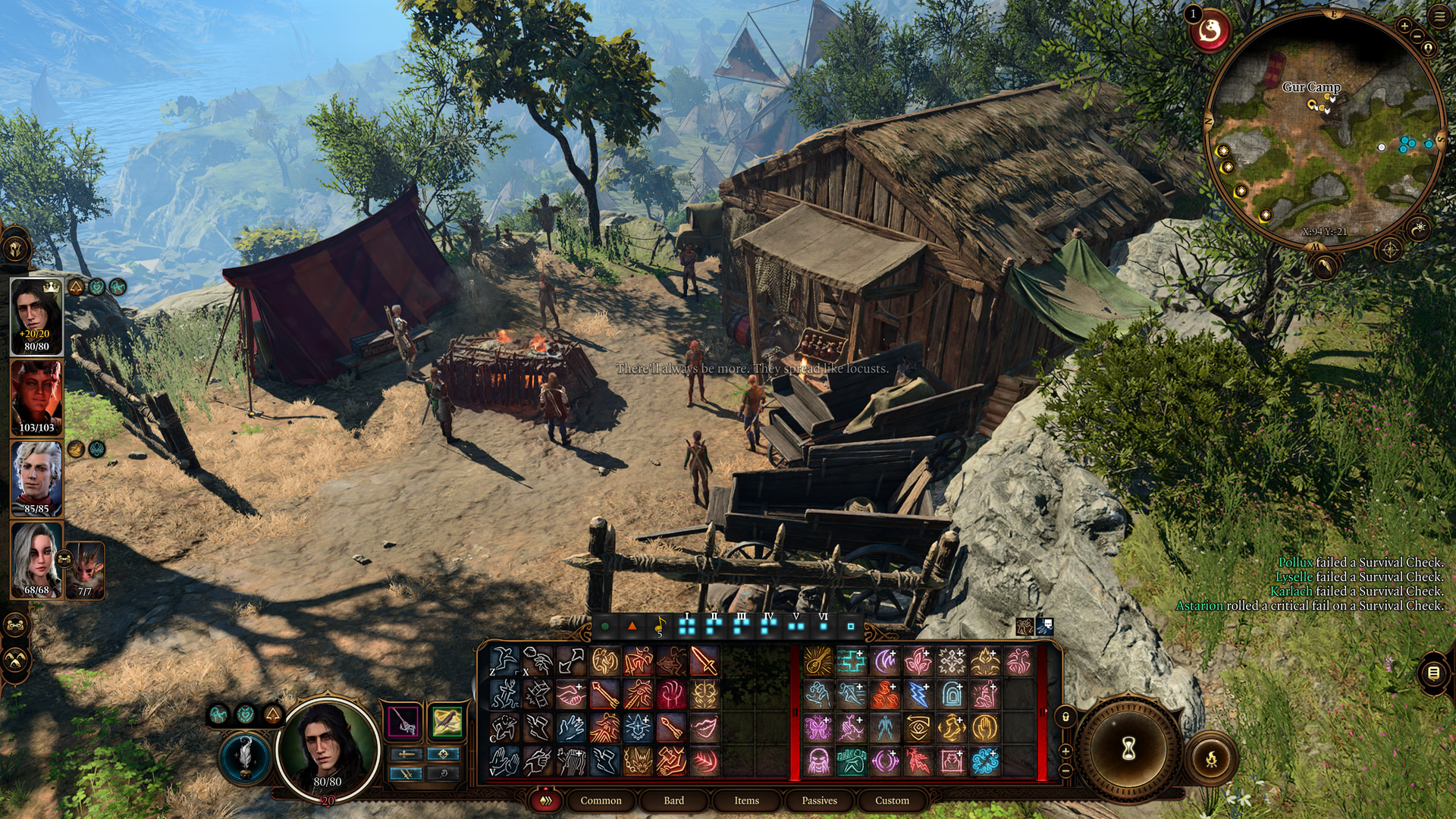
Task: Open the game menu hamburger button
Action: [x=1439, y=17]
